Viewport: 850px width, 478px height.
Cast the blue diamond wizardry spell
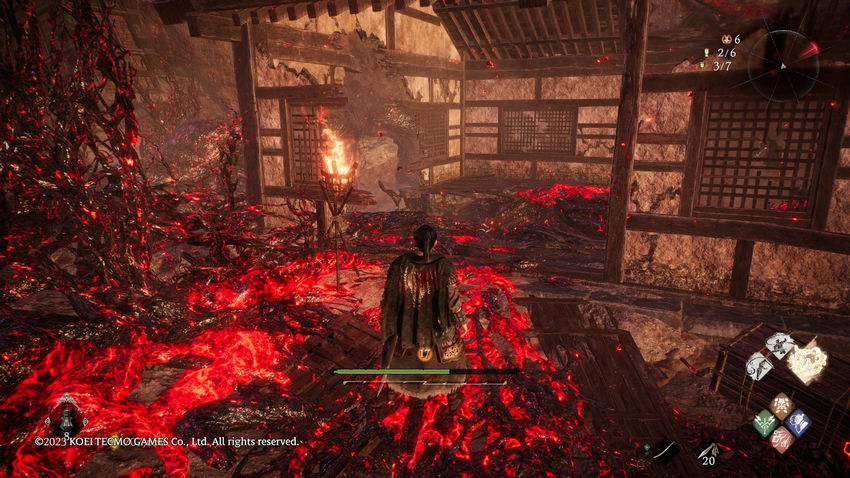tap(797, 423)
